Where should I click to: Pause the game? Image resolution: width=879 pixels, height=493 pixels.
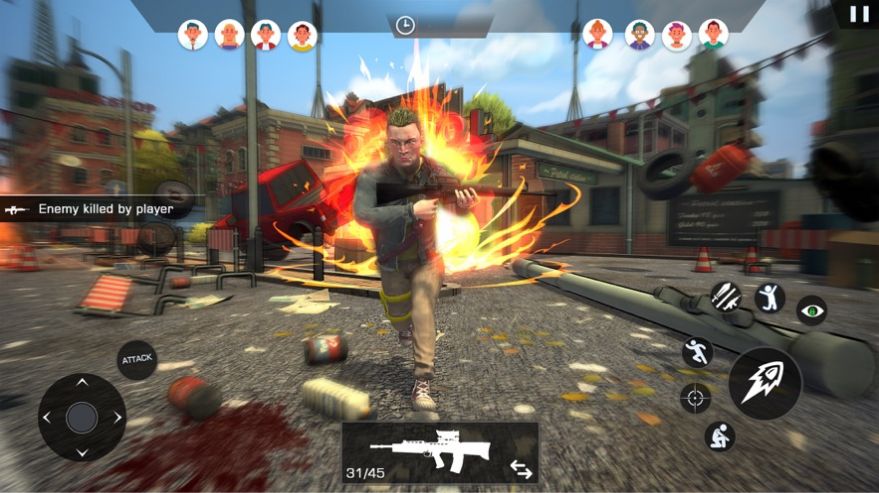859,14
